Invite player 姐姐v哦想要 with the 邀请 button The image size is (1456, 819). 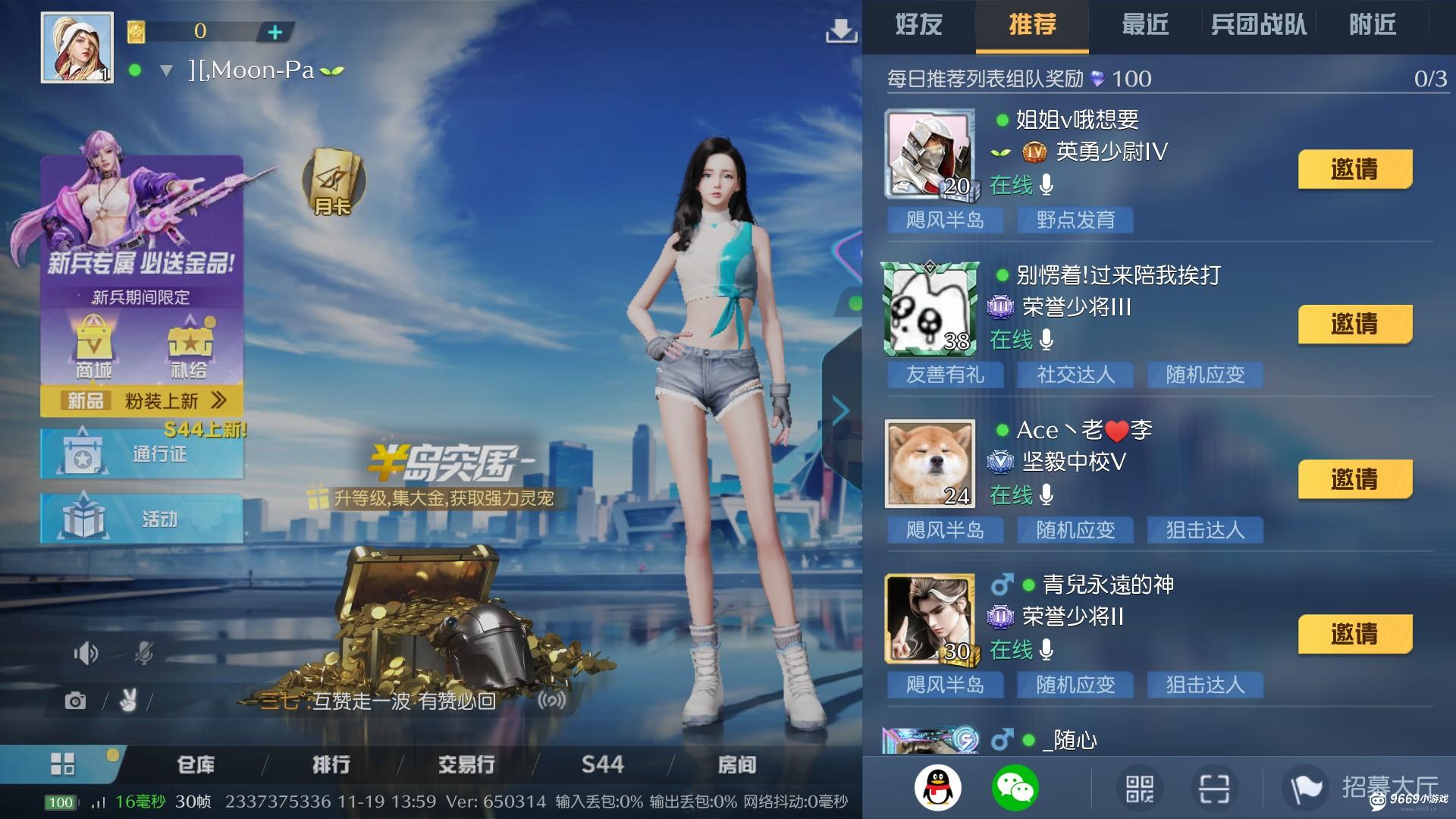click(x=1354, y=171)
